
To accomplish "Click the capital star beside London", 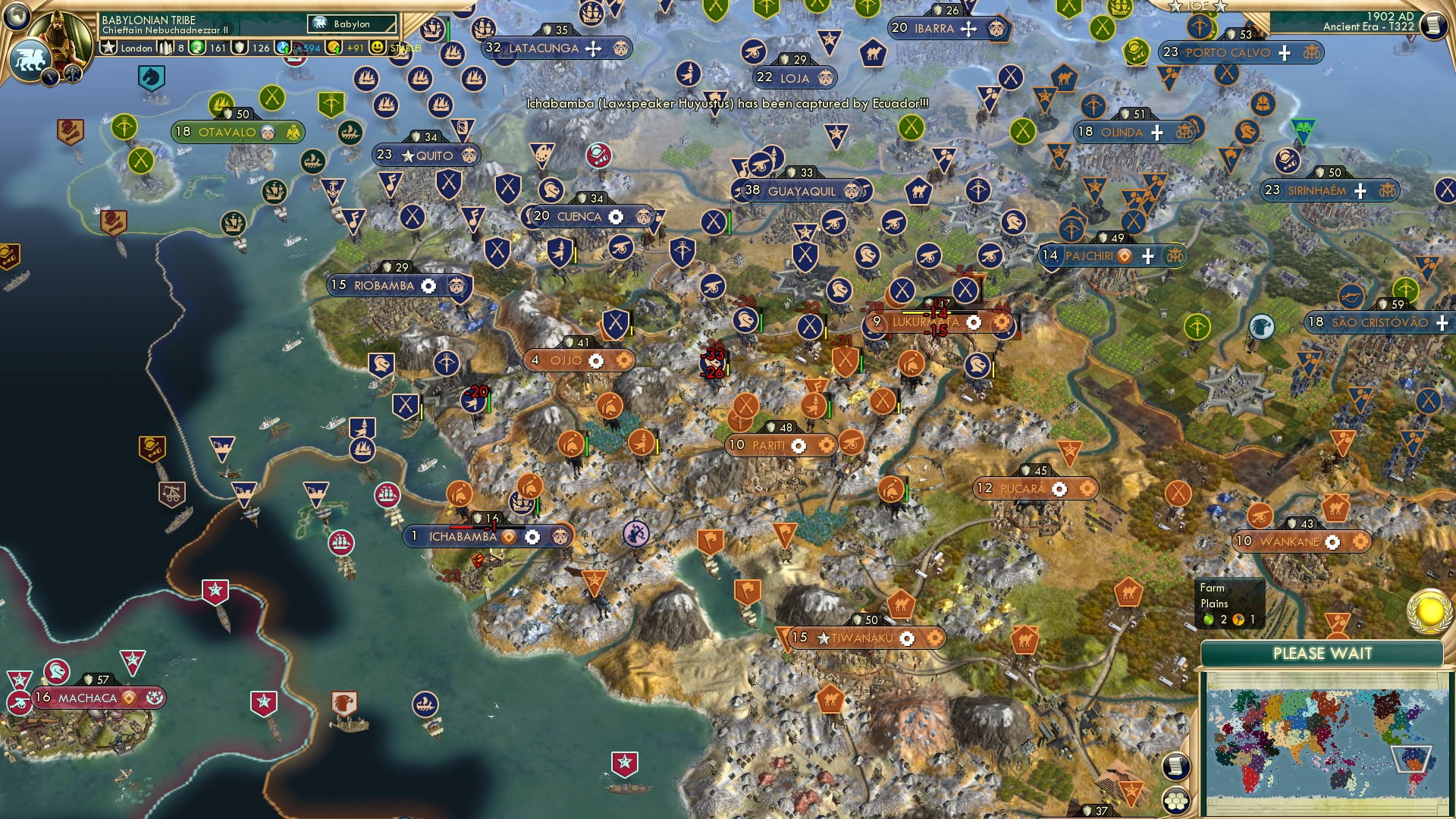I will click(108, 47).
